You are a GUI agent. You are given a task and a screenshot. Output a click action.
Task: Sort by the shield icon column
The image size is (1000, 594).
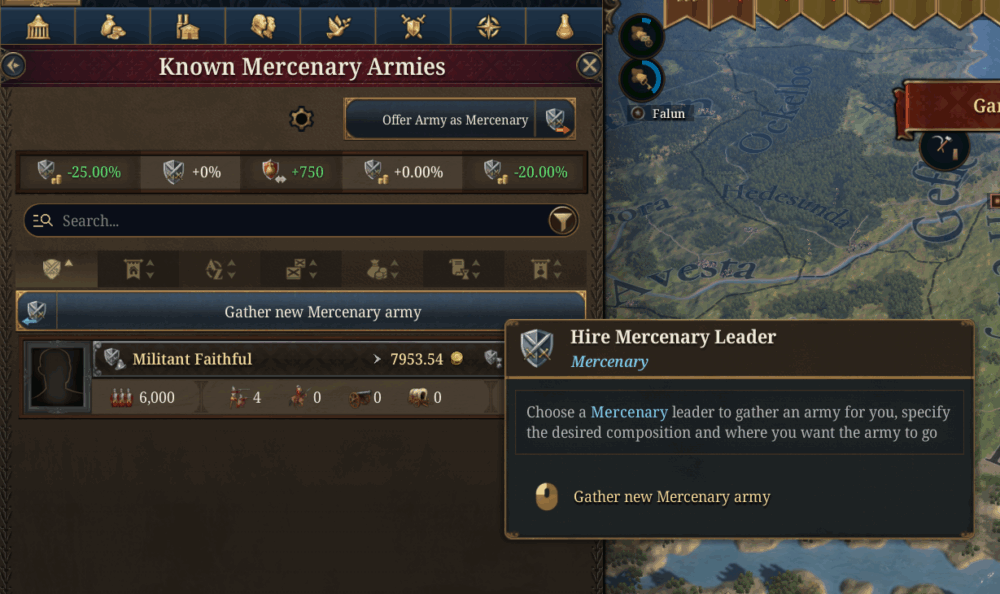(x=57, y=269)
